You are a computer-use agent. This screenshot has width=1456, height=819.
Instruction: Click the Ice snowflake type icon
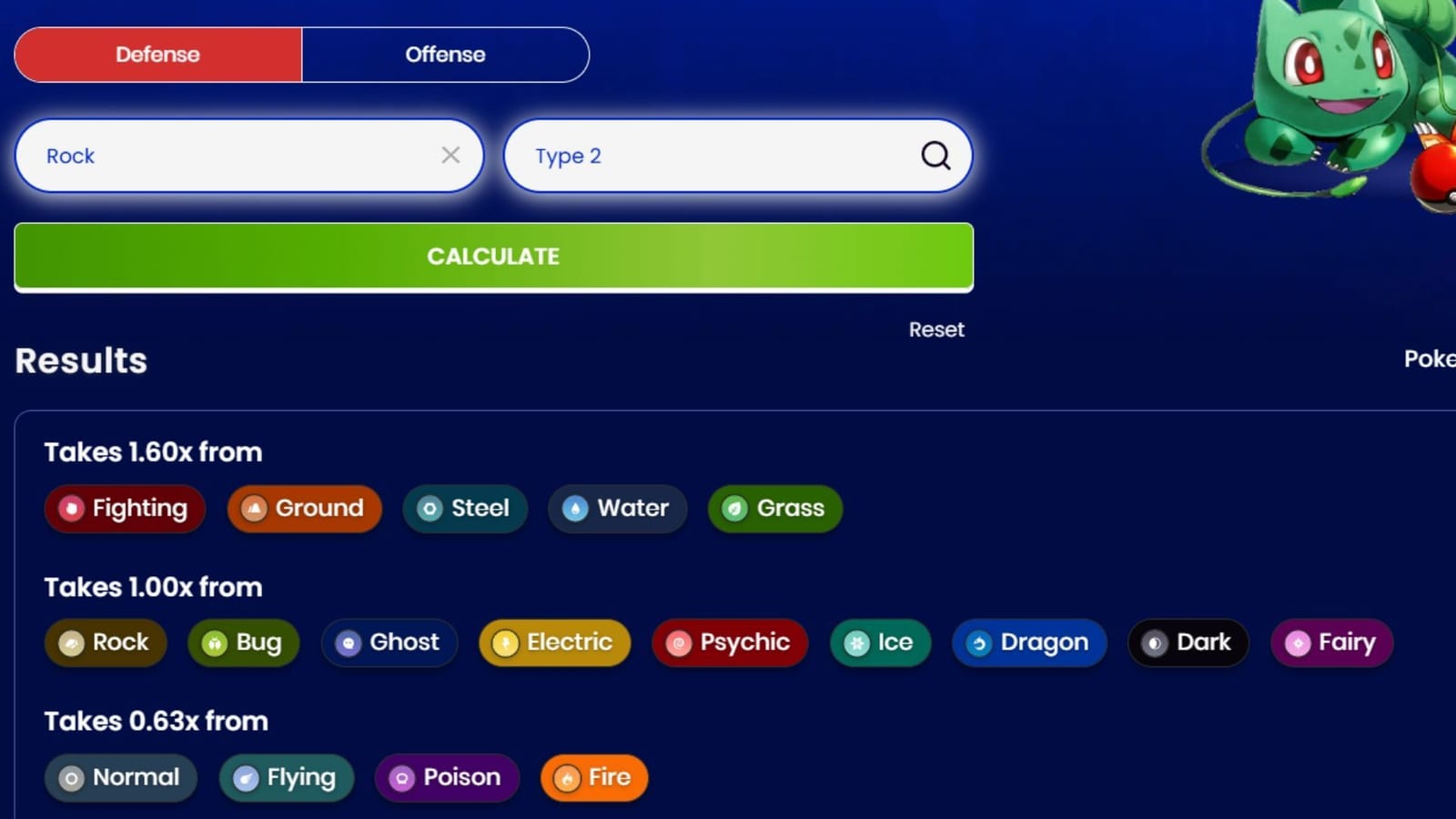click(855, 643)
